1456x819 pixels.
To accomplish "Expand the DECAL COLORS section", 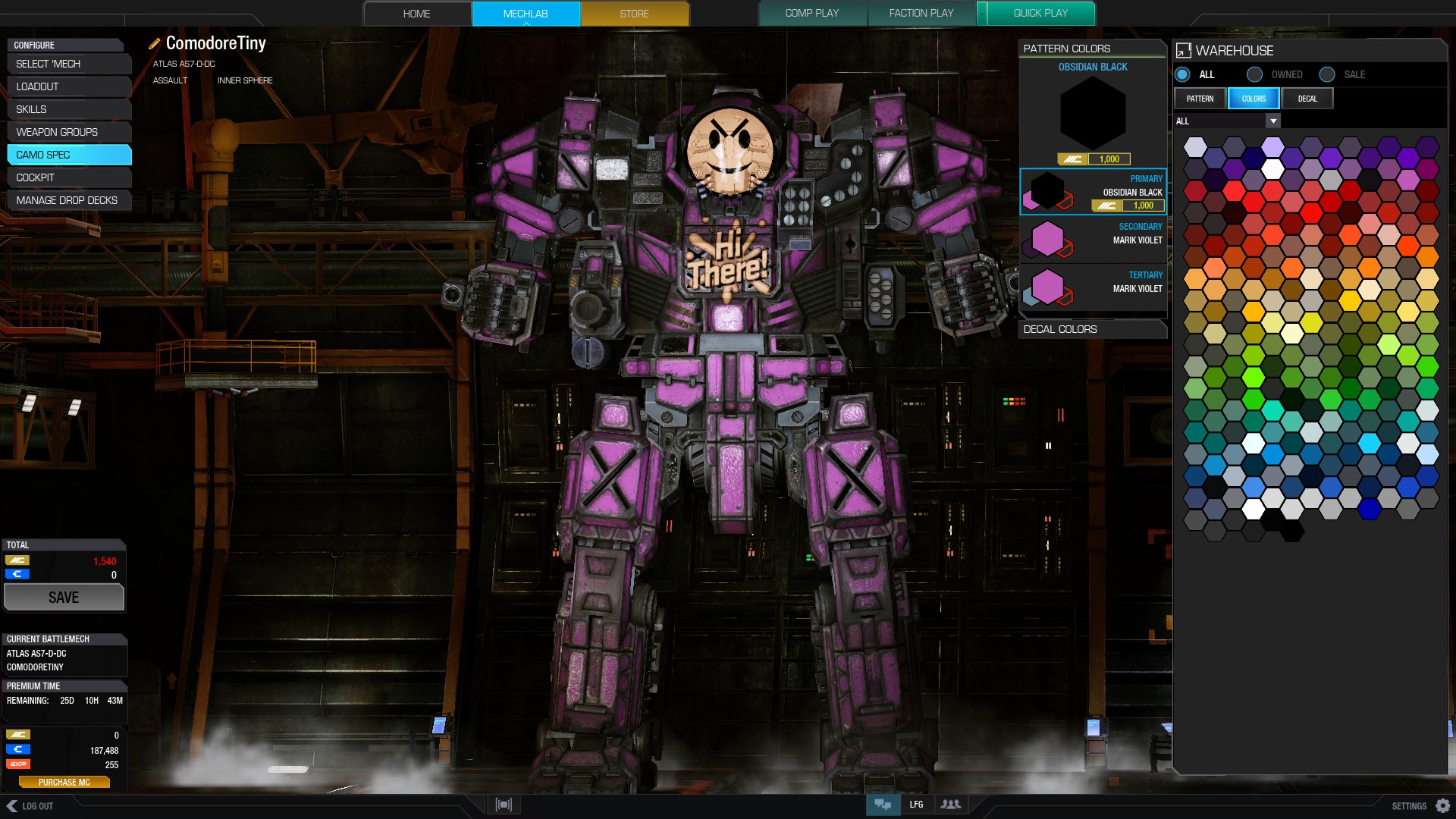I will click(x=1092, y=329).
